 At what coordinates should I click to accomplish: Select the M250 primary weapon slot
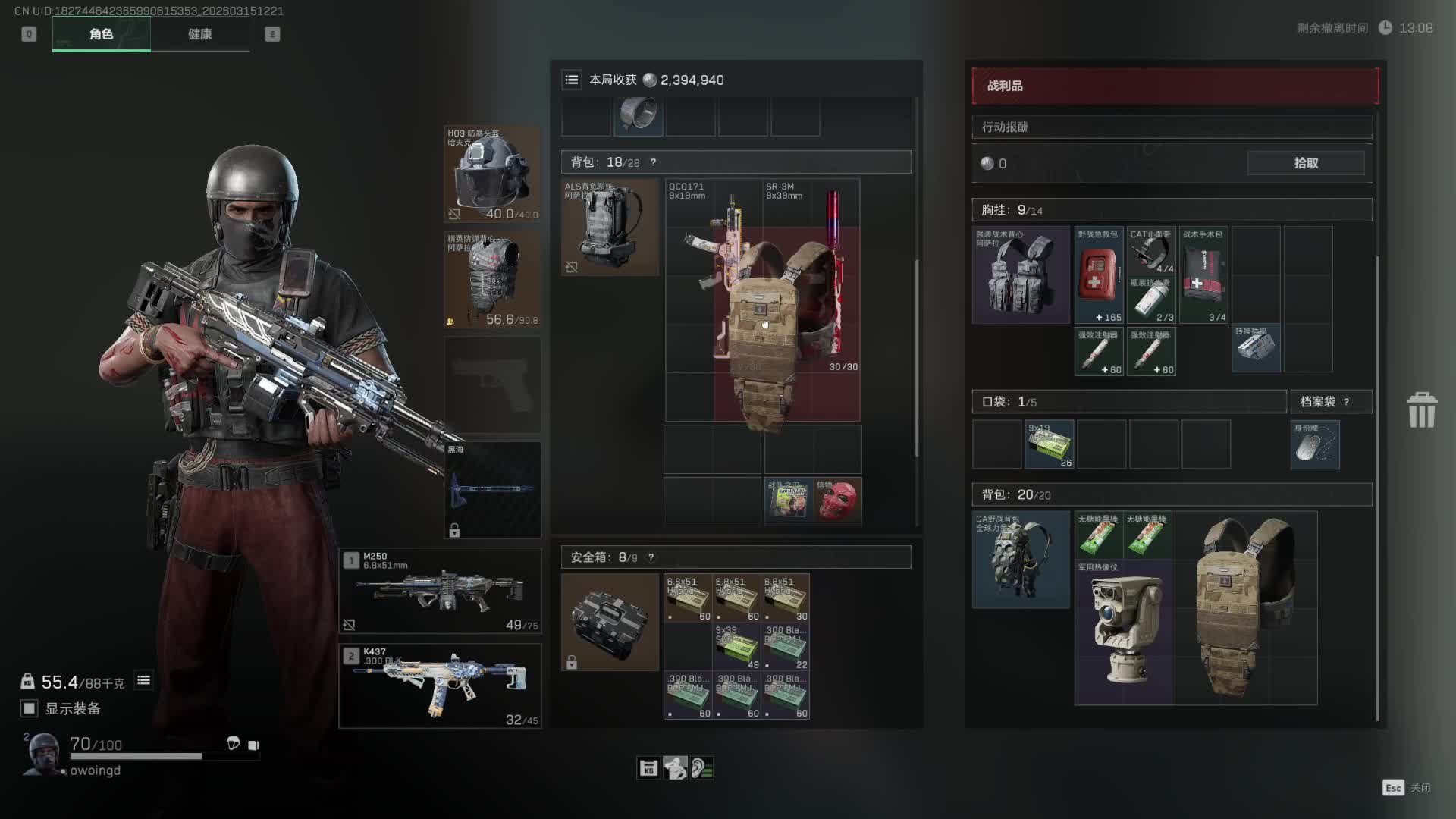tap(440, 591)
